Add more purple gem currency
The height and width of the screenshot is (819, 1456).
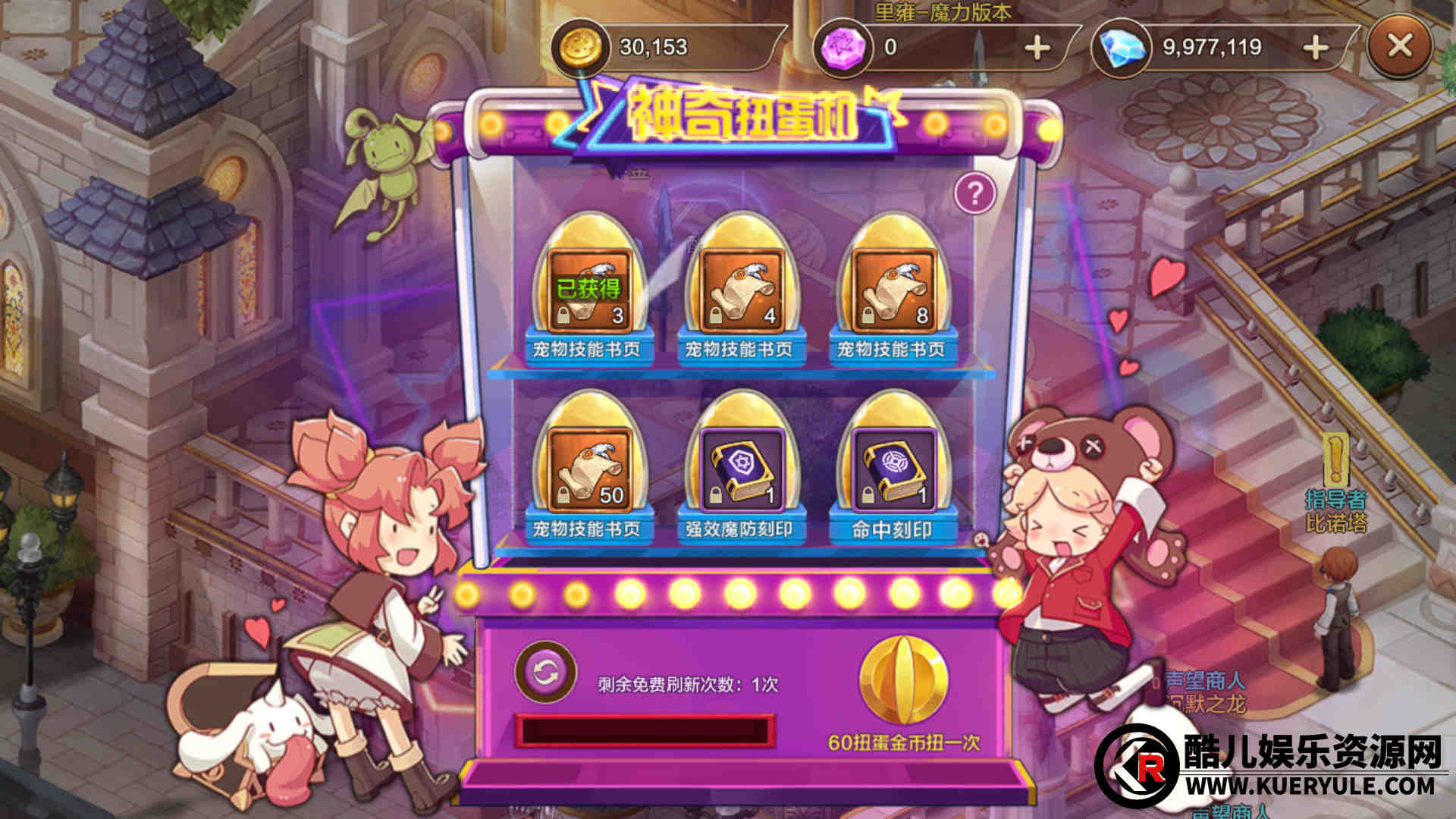pos(1037,48)
